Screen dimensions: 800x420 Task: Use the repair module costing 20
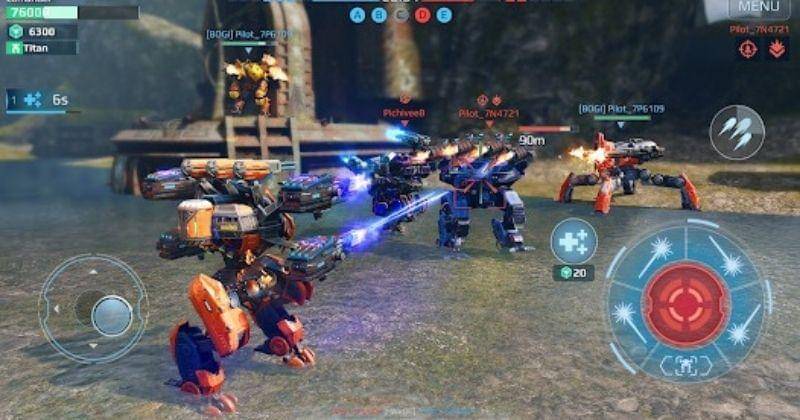574,242
